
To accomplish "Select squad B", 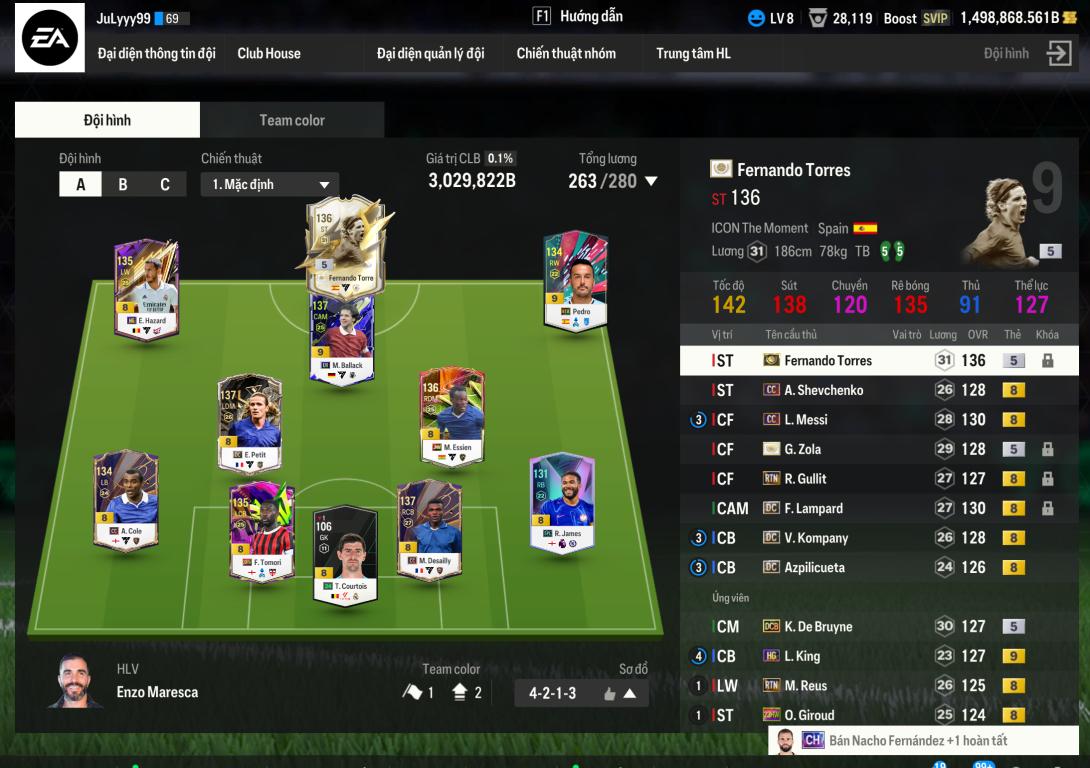I will pos(123,185).
